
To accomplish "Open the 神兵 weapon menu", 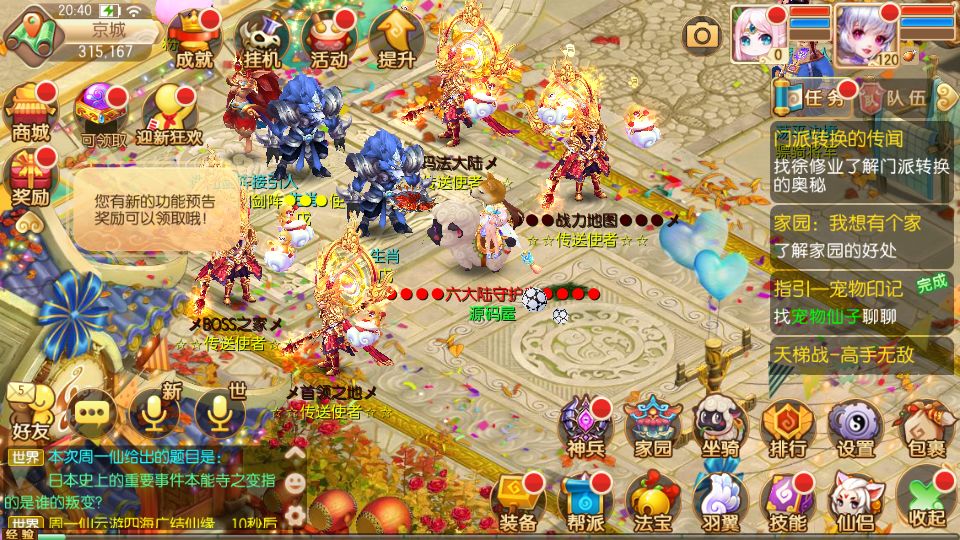I will tap(586, 426).
